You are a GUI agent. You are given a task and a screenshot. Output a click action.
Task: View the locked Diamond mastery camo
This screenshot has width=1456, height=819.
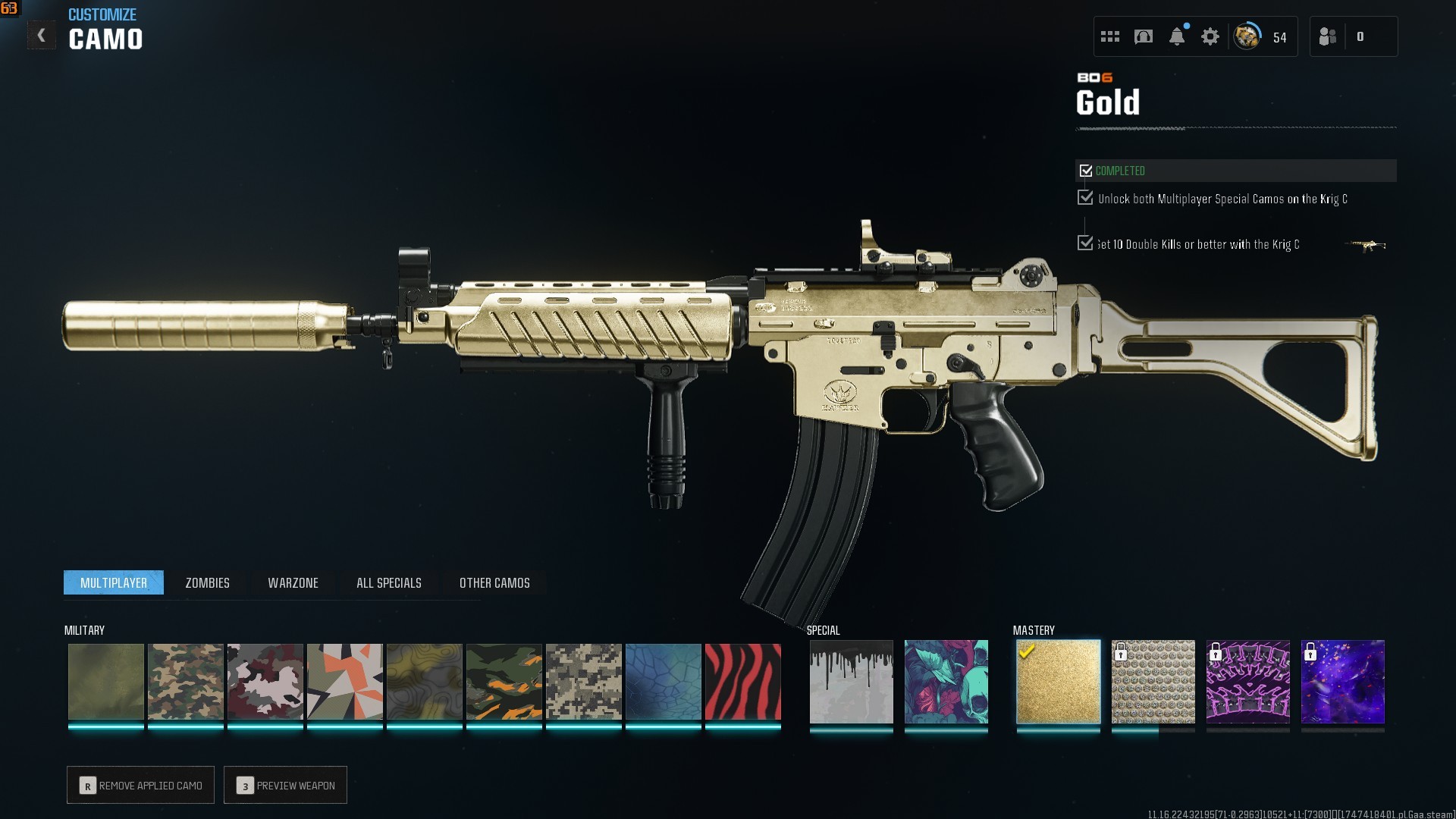(x=1153, y=682)
